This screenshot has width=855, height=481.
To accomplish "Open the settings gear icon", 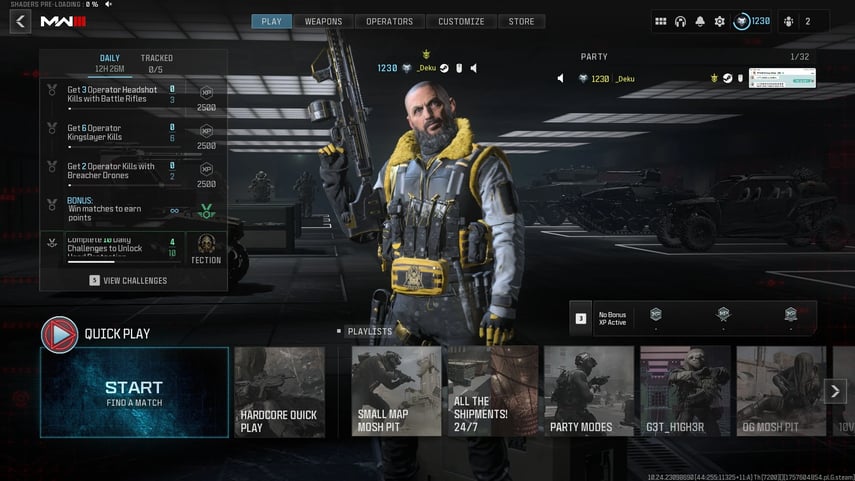I will [x=719, y=21].
